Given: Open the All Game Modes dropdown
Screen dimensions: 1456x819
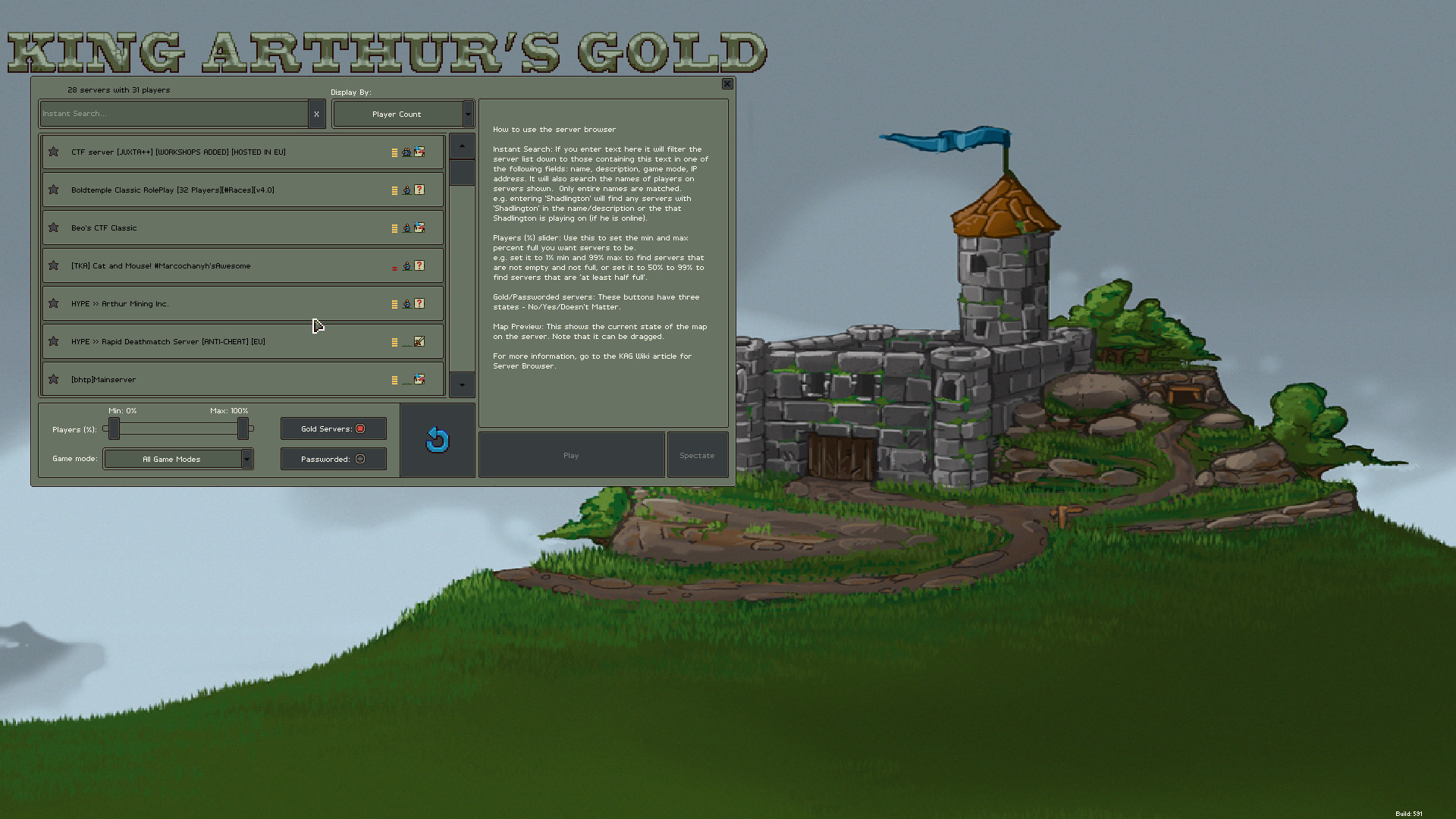Looking at the screenshot, I should click(x=178, y=459).
